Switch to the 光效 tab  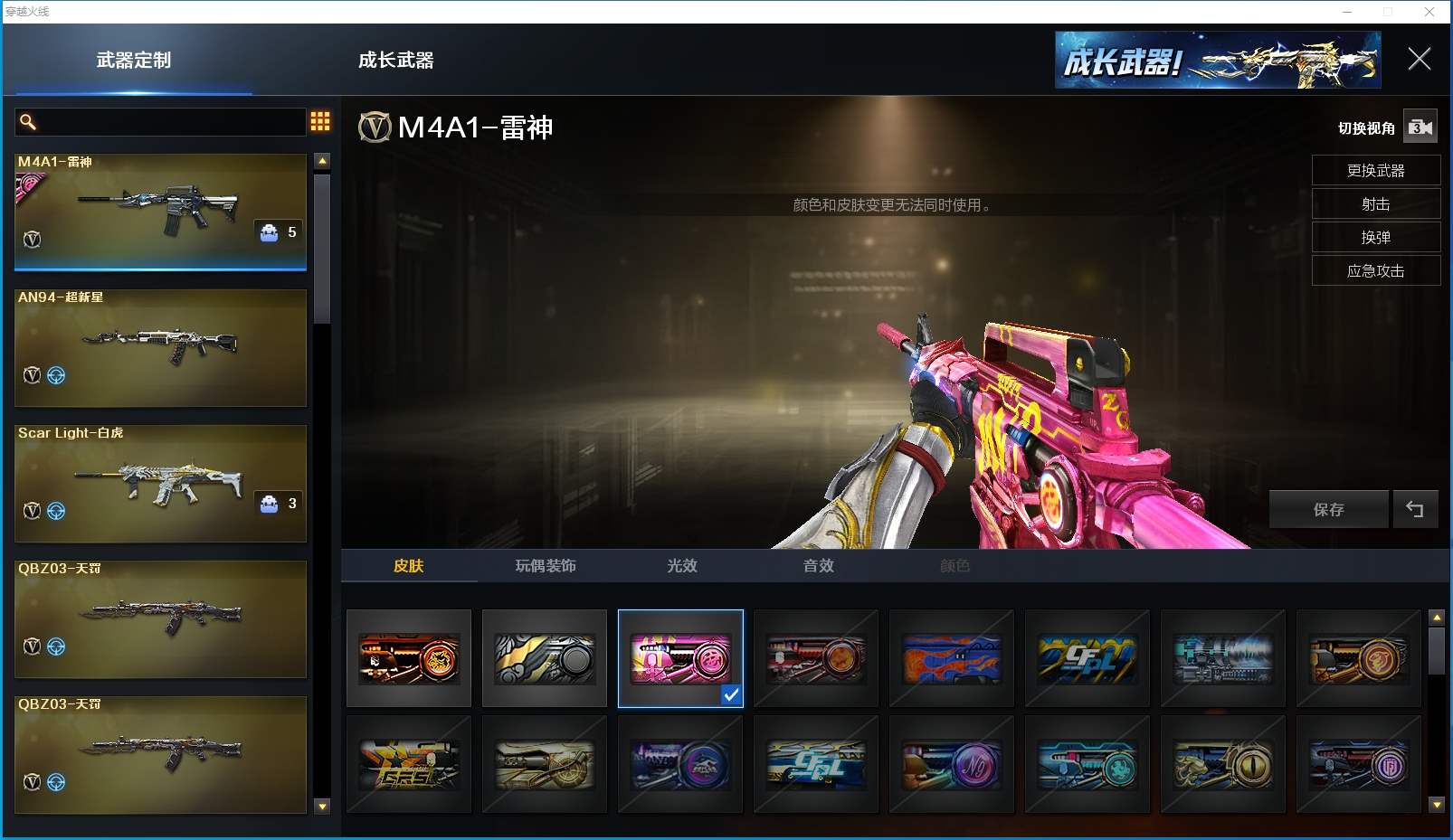click(x=682, y=566)
